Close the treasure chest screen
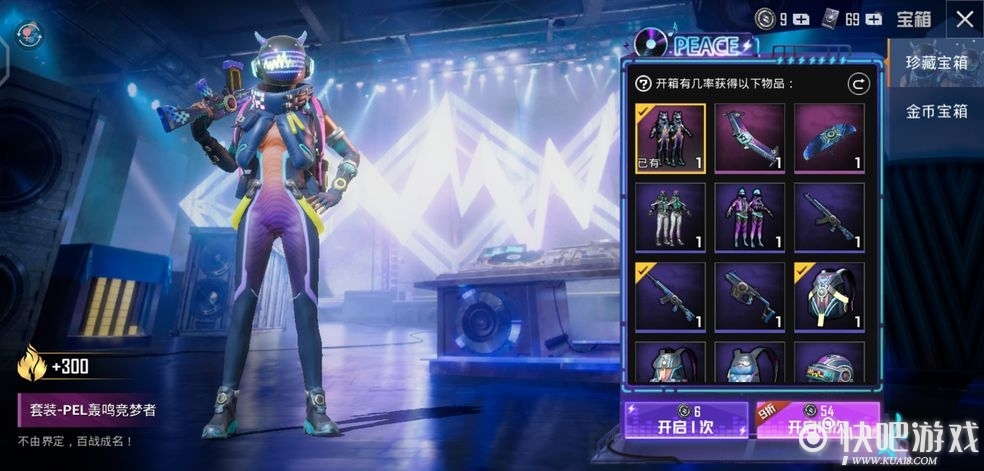 [964, 19]
